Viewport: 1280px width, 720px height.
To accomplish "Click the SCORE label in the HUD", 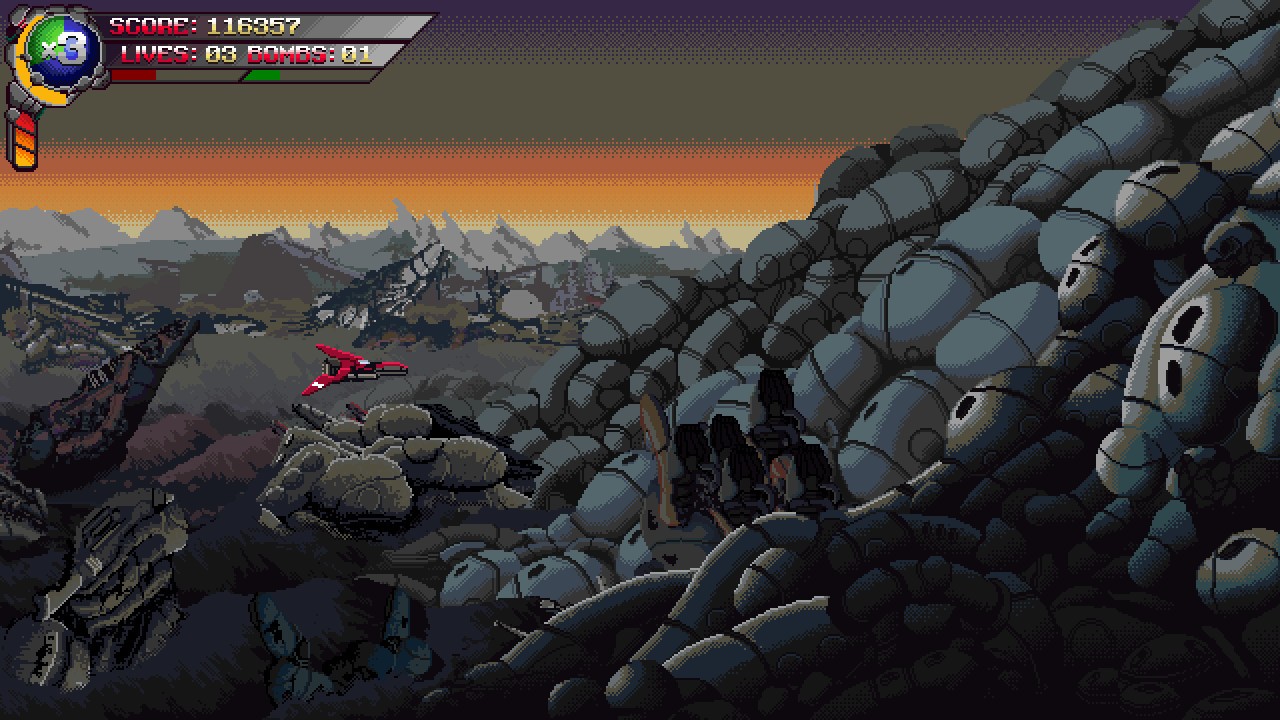I will point(150,24).
